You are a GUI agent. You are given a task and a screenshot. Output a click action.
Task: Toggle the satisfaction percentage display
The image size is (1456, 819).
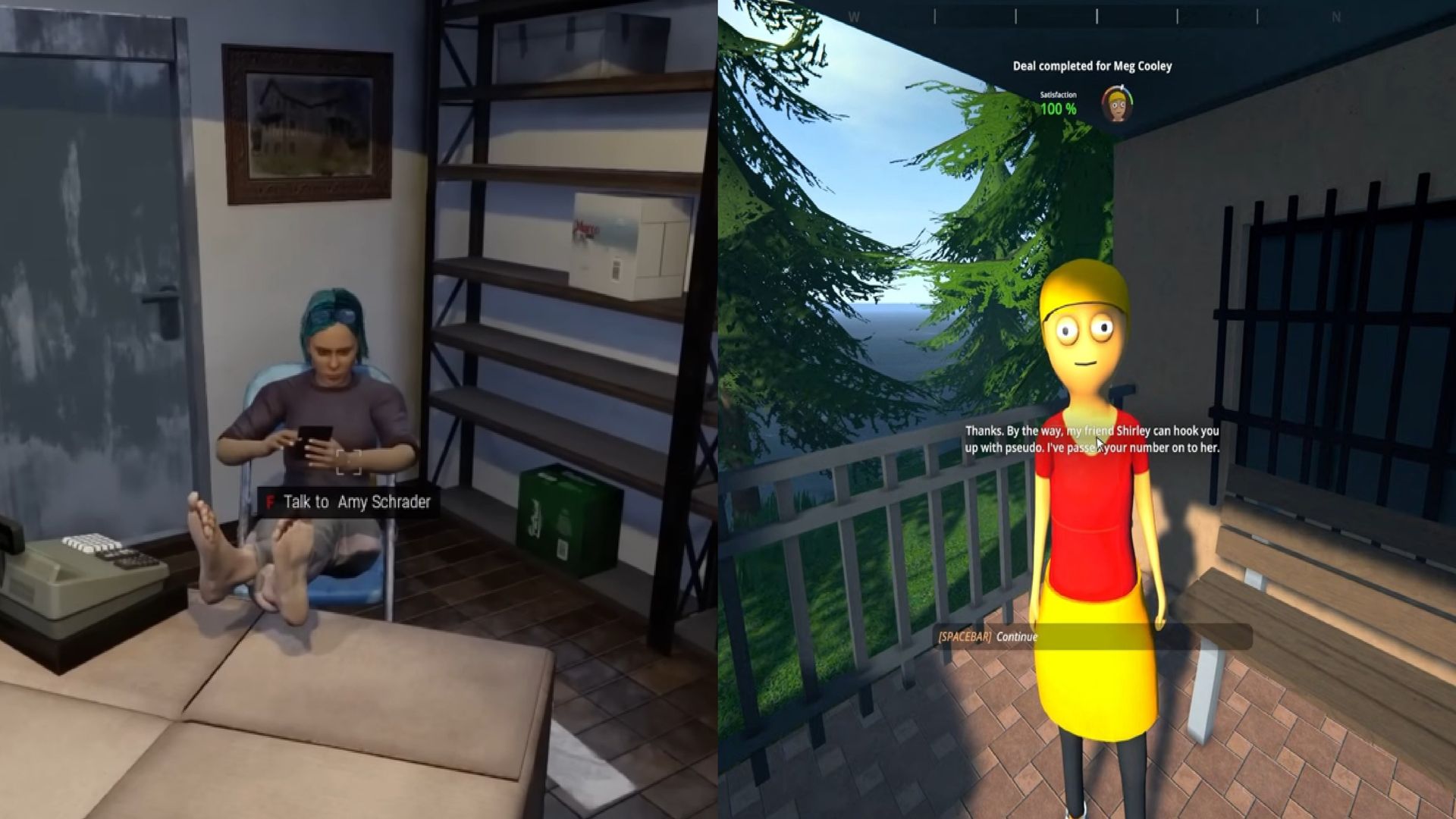tap(1059, 108)
